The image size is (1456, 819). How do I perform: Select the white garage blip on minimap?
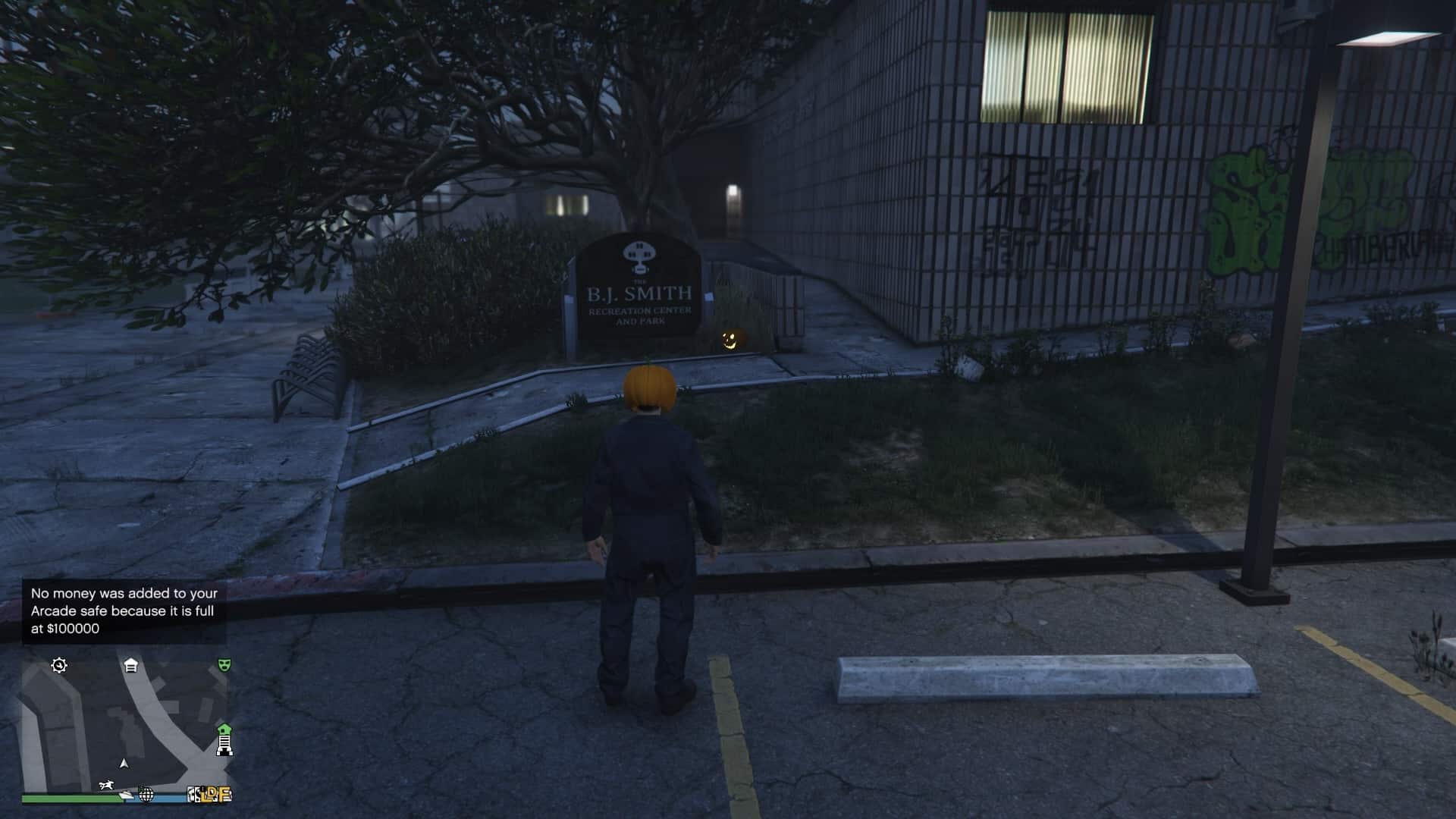point(130,666)
